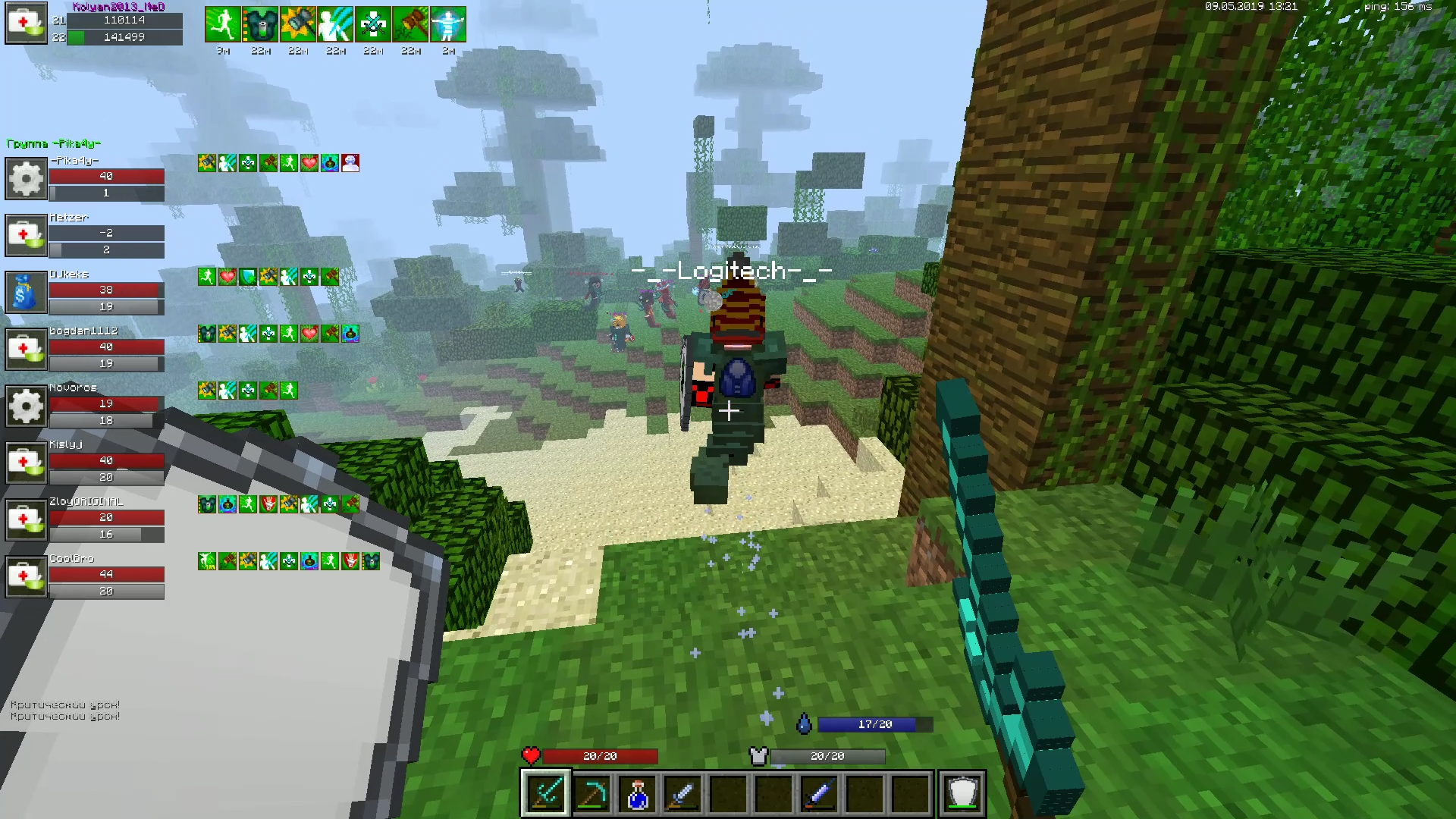Screen dimensions: 1456x819
Task: Target party member bogdan1112's portrait
Action: pos(27,349)
